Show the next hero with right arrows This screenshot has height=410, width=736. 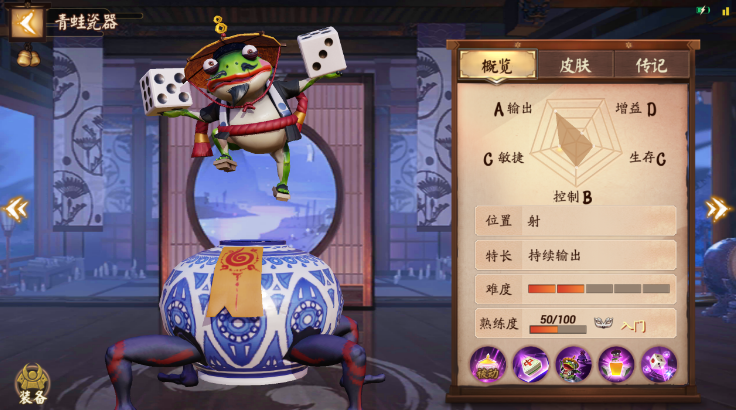click(x=718, y=209)
